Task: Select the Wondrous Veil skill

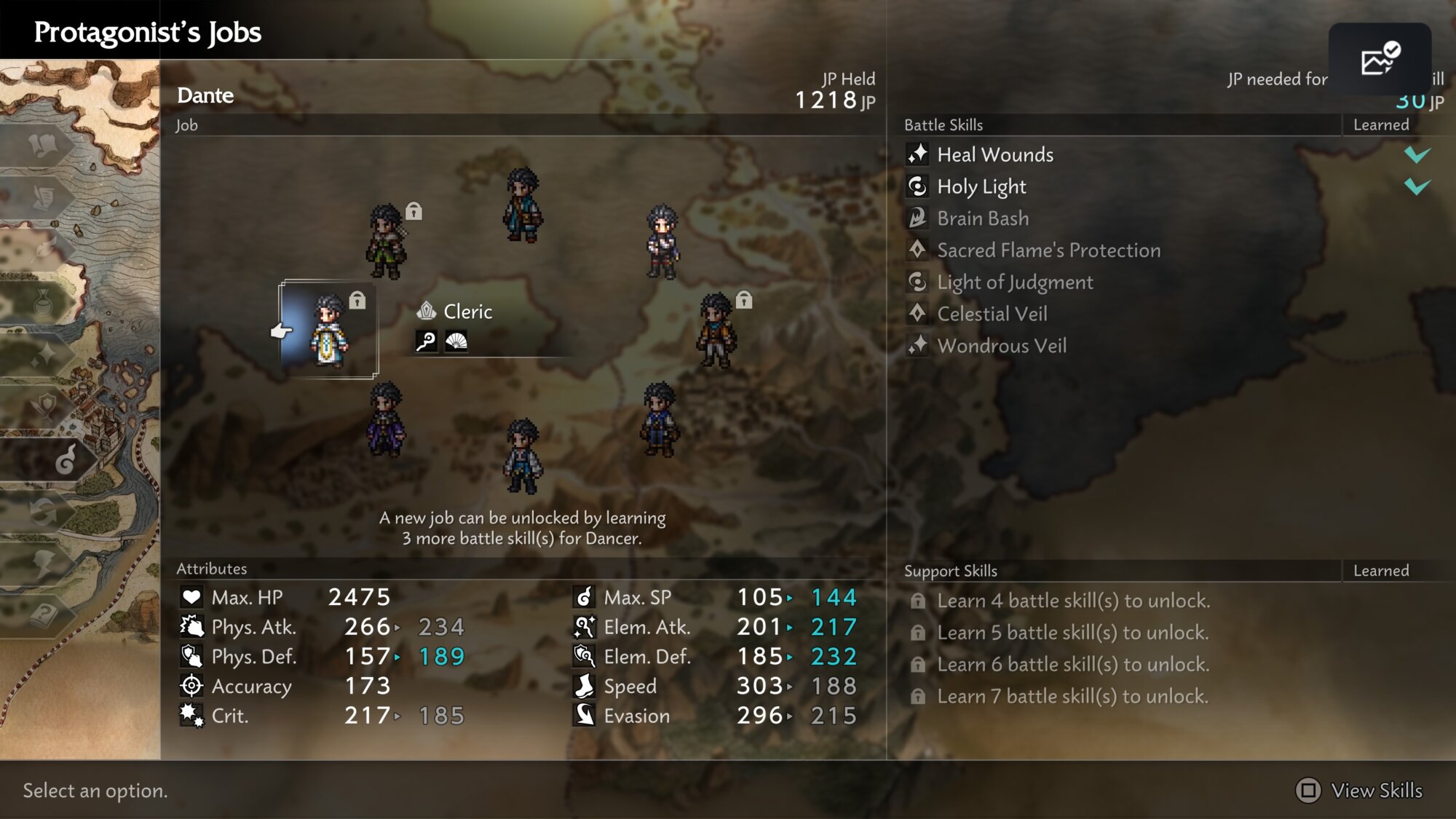Action: [1001, 346]
